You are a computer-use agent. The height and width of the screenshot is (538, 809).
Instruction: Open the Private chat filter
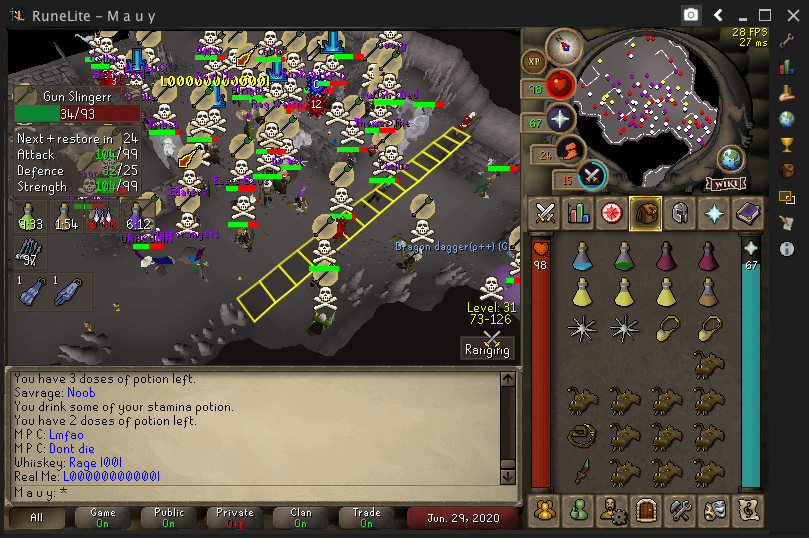tap(235, 517)
